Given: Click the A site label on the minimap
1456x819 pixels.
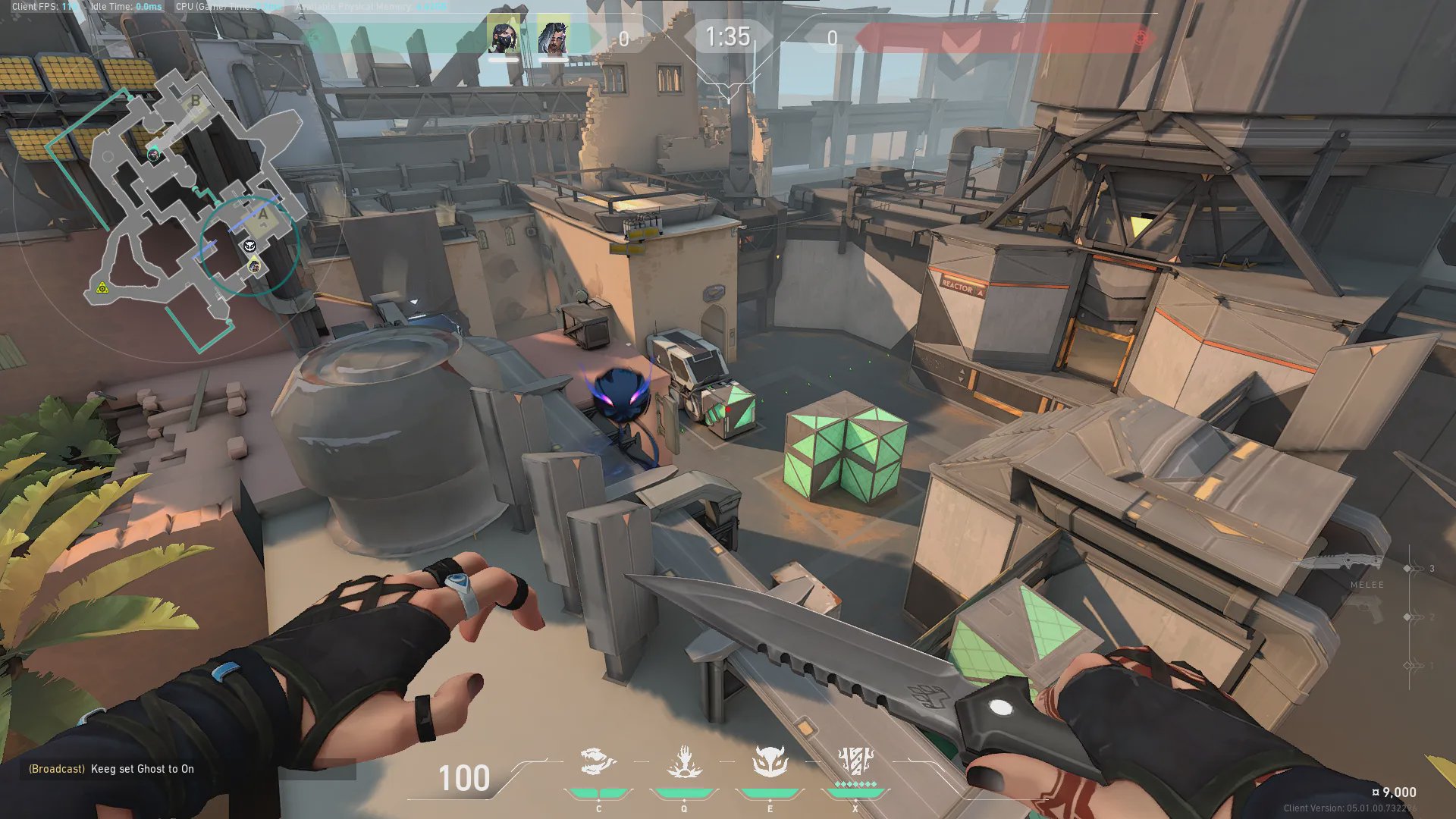Looking at the screenshot, I should click(263, 215).
